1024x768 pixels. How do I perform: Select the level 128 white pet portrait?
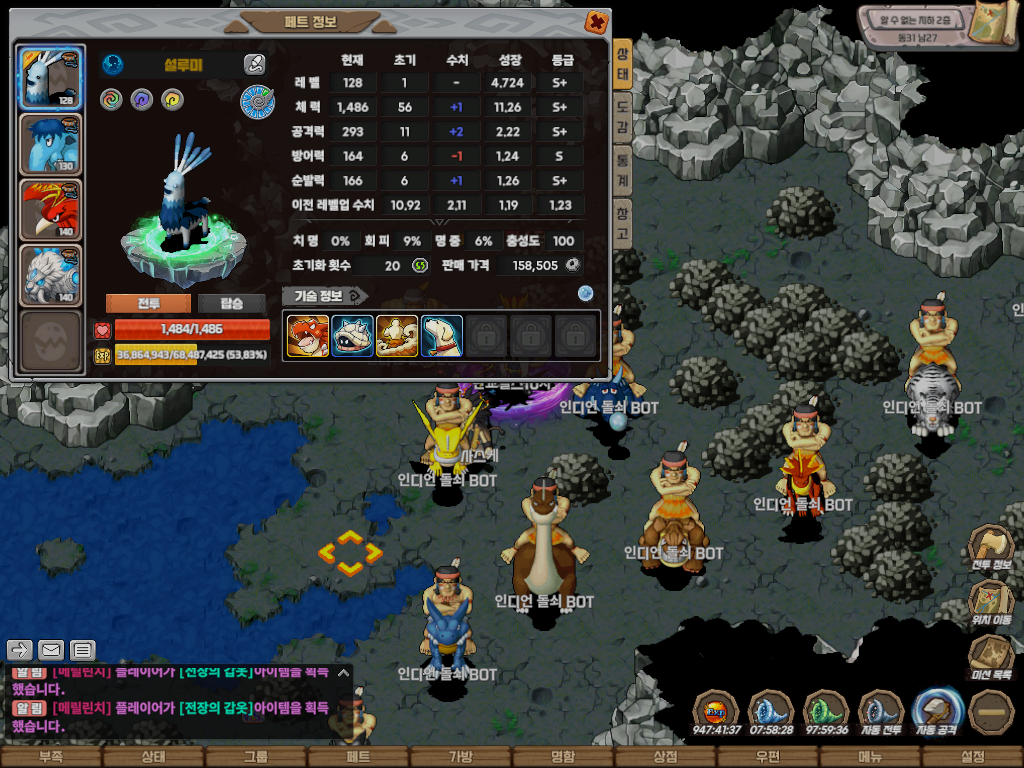pos(51,77)
